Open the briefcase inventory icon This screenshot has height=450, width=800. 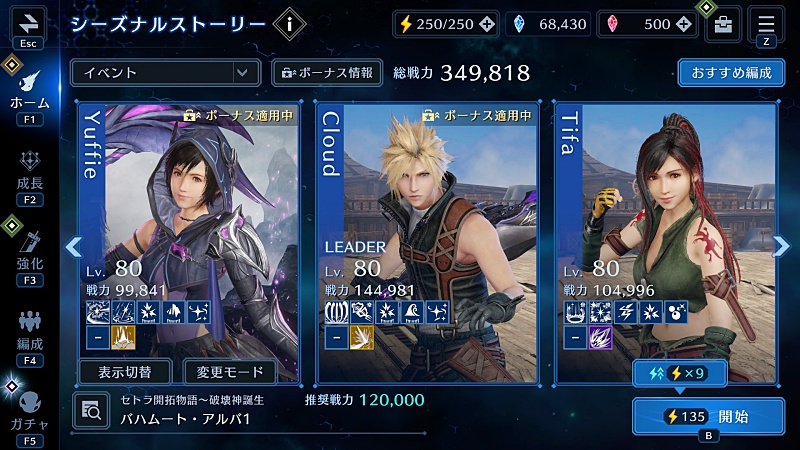click(724, 24)
